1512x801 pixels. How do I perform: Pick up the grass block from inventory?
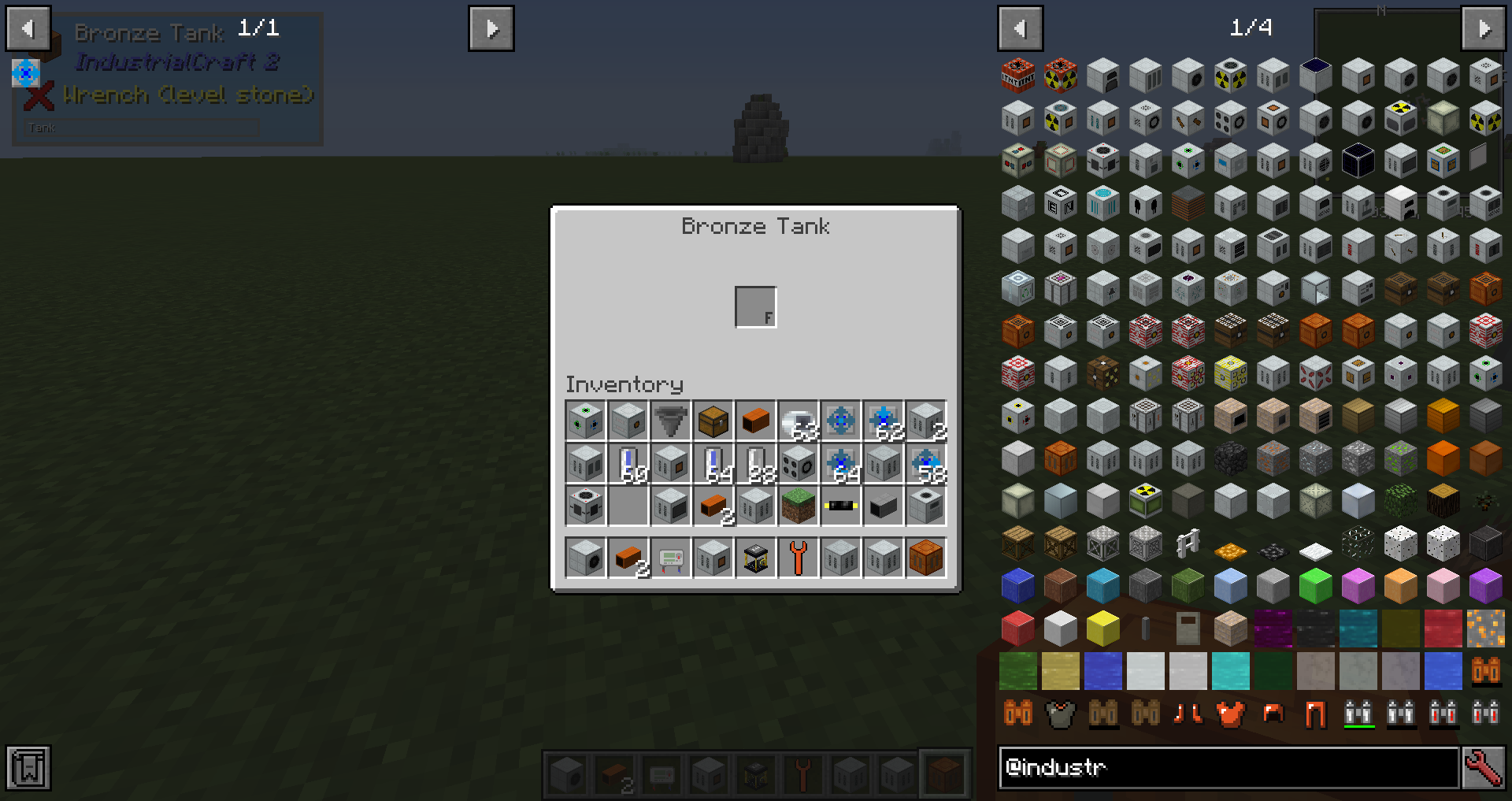pyautogui.click(x=798, y=506)
